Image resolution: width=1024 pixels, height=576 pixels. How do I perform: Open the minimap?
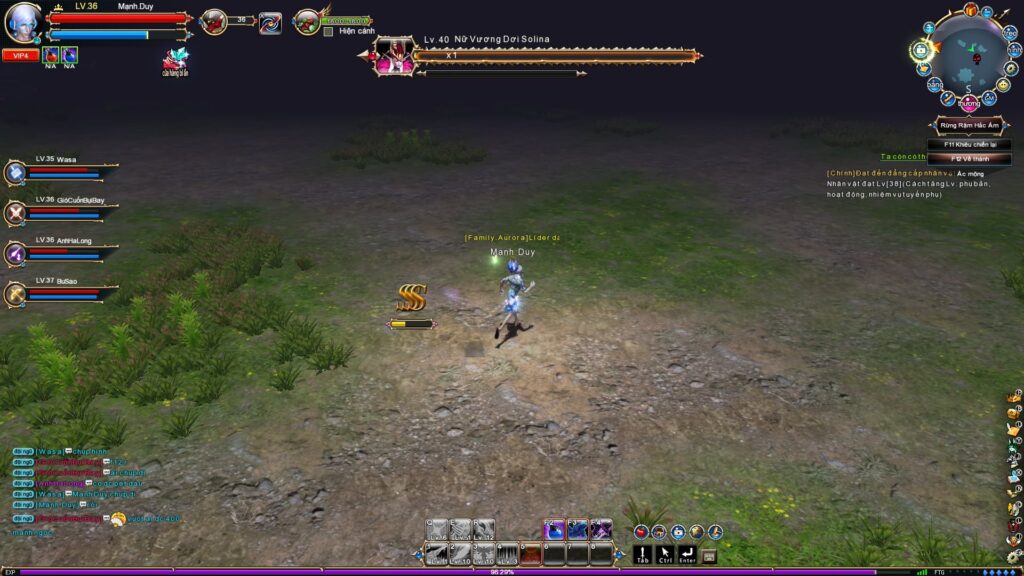point(966,56)
